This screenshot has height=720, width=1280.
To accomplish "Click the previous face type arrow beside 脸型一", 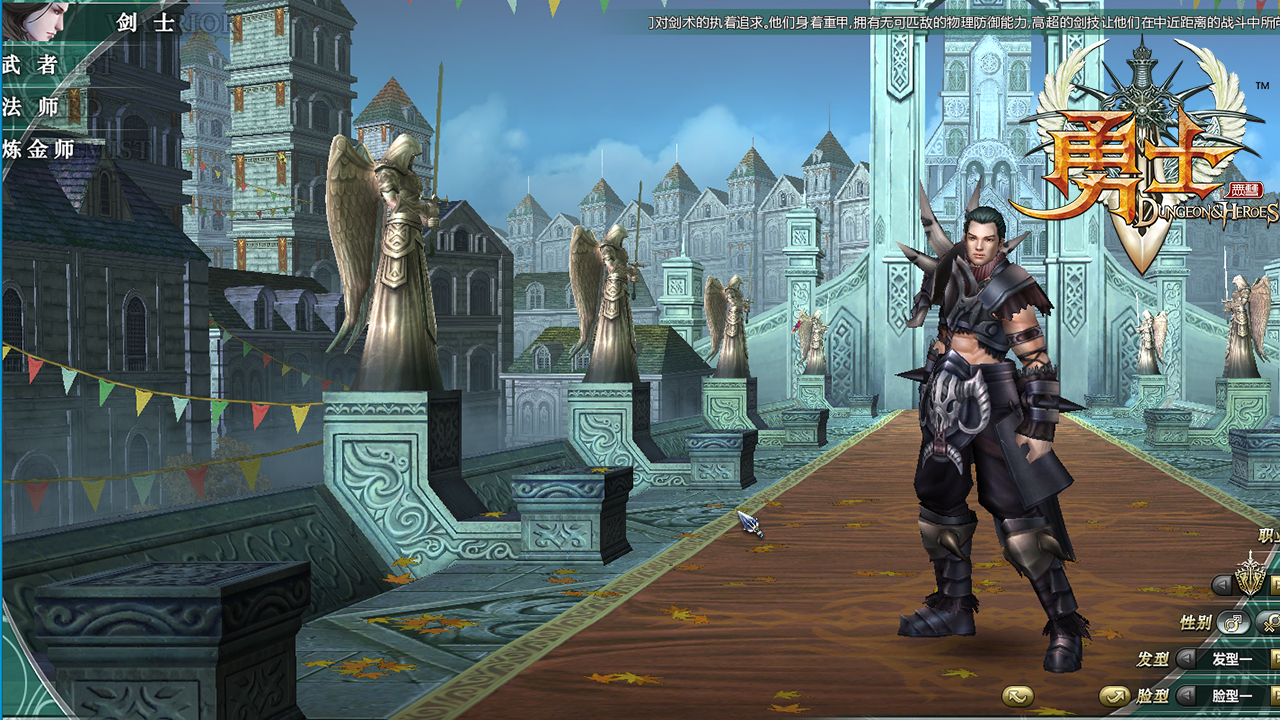I will tap(1186, 695).
